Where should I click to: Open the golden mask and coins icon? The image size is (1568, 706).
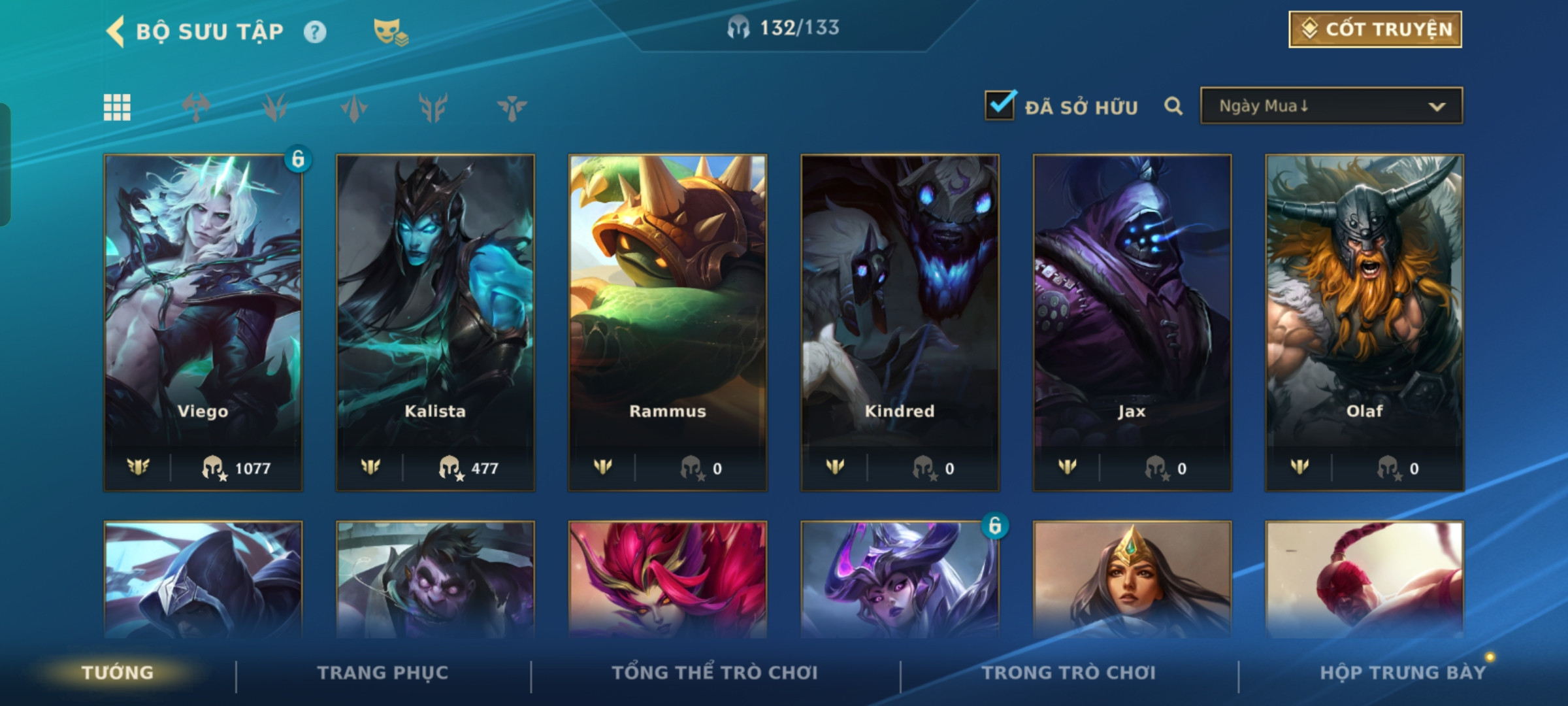[x=390, y=32]
